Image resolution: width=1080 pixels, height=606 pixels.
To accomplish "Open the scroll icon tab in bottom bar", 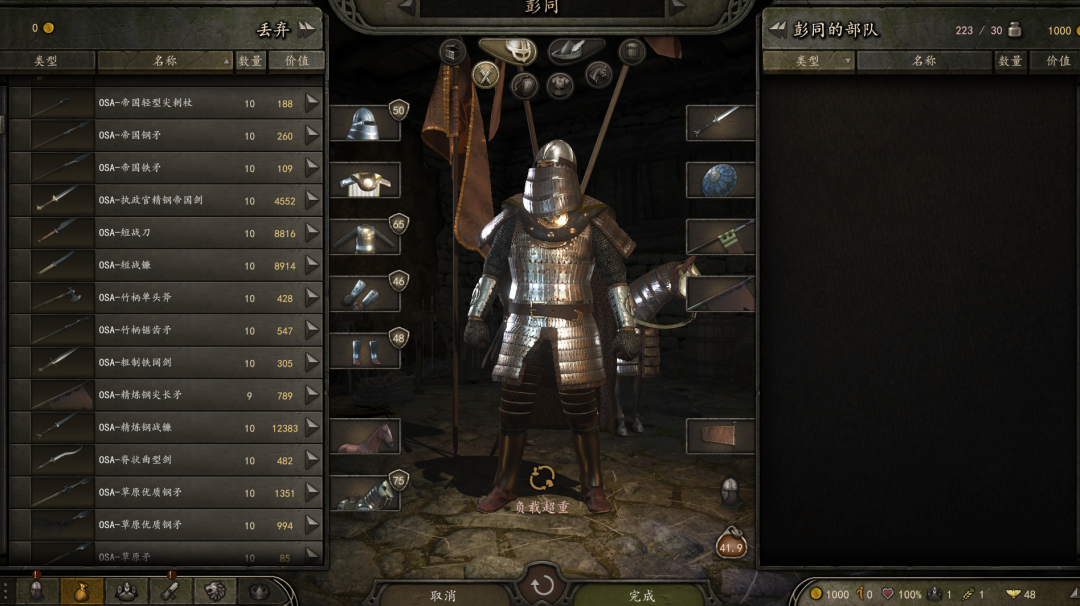I will pos(170,590).
